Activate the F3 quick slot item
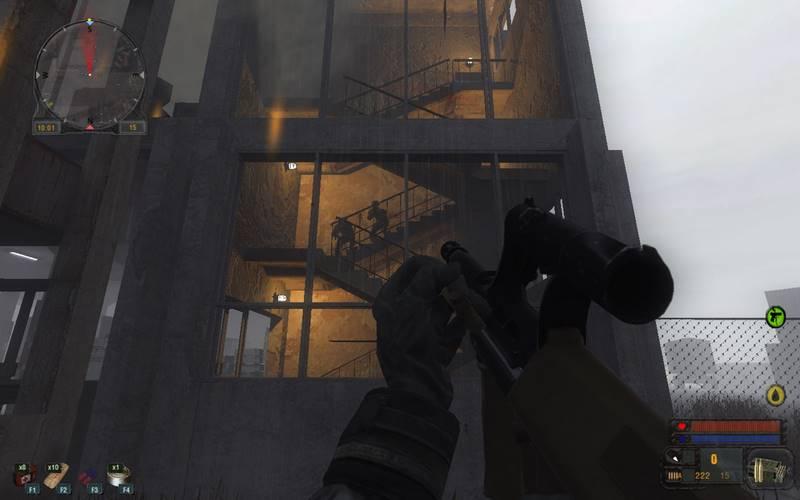The image size is (800, 500). click(x=87, y=477)
